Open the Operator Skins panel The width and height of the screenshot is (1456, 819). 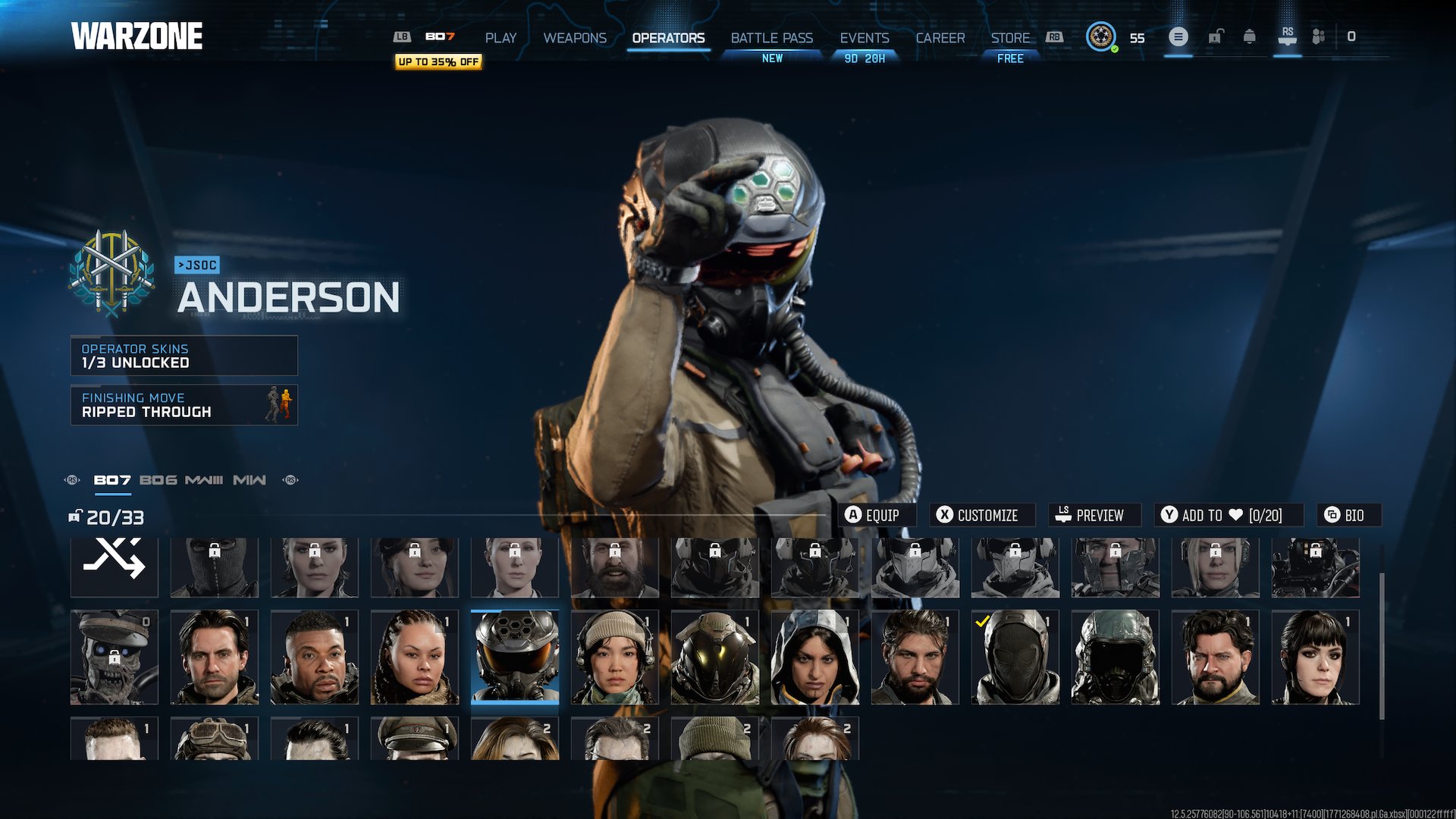tap(184, 356)
